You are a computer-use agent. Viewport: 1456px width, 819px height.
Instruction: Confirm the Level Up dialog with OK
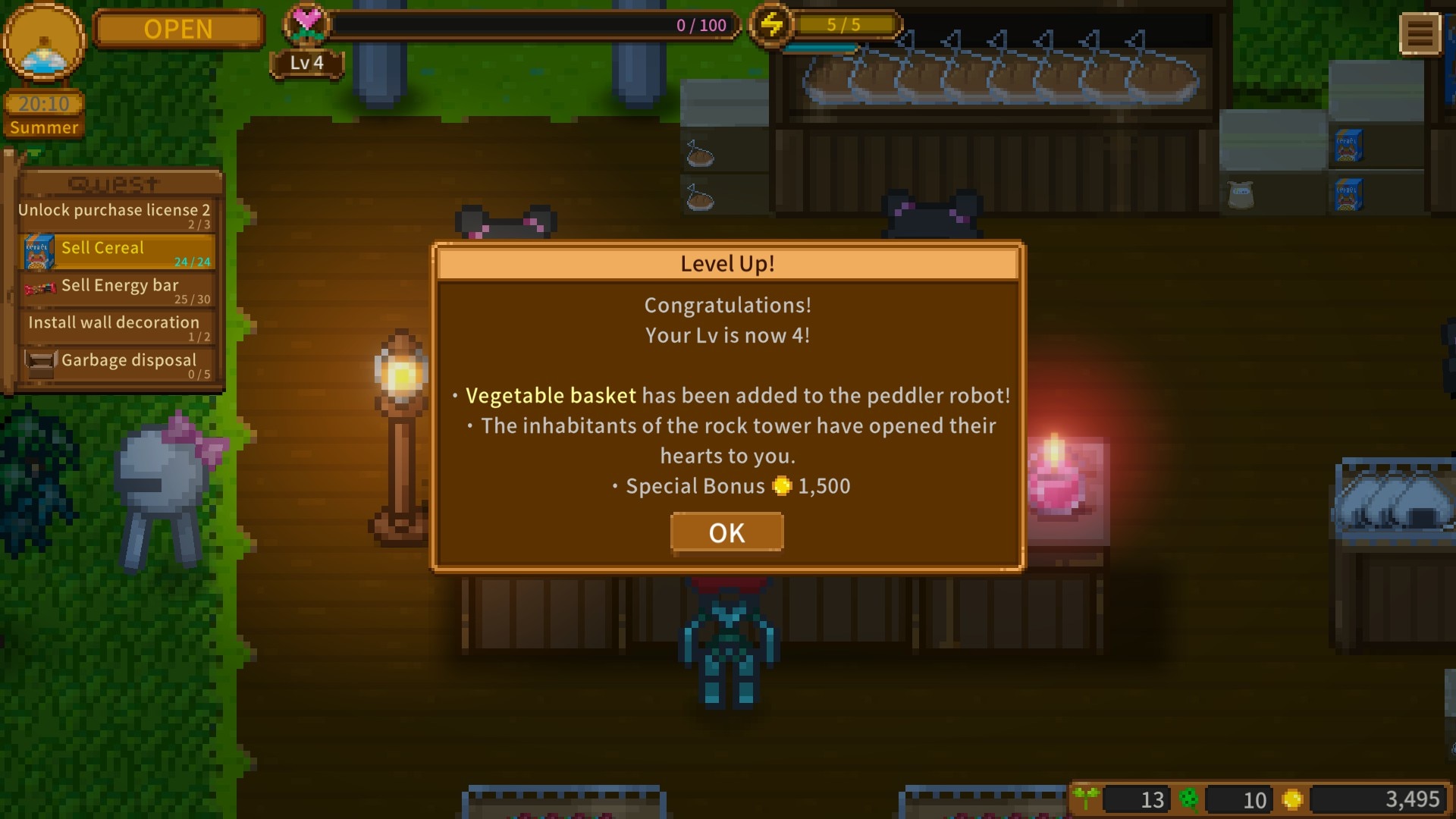coord(726,532)
